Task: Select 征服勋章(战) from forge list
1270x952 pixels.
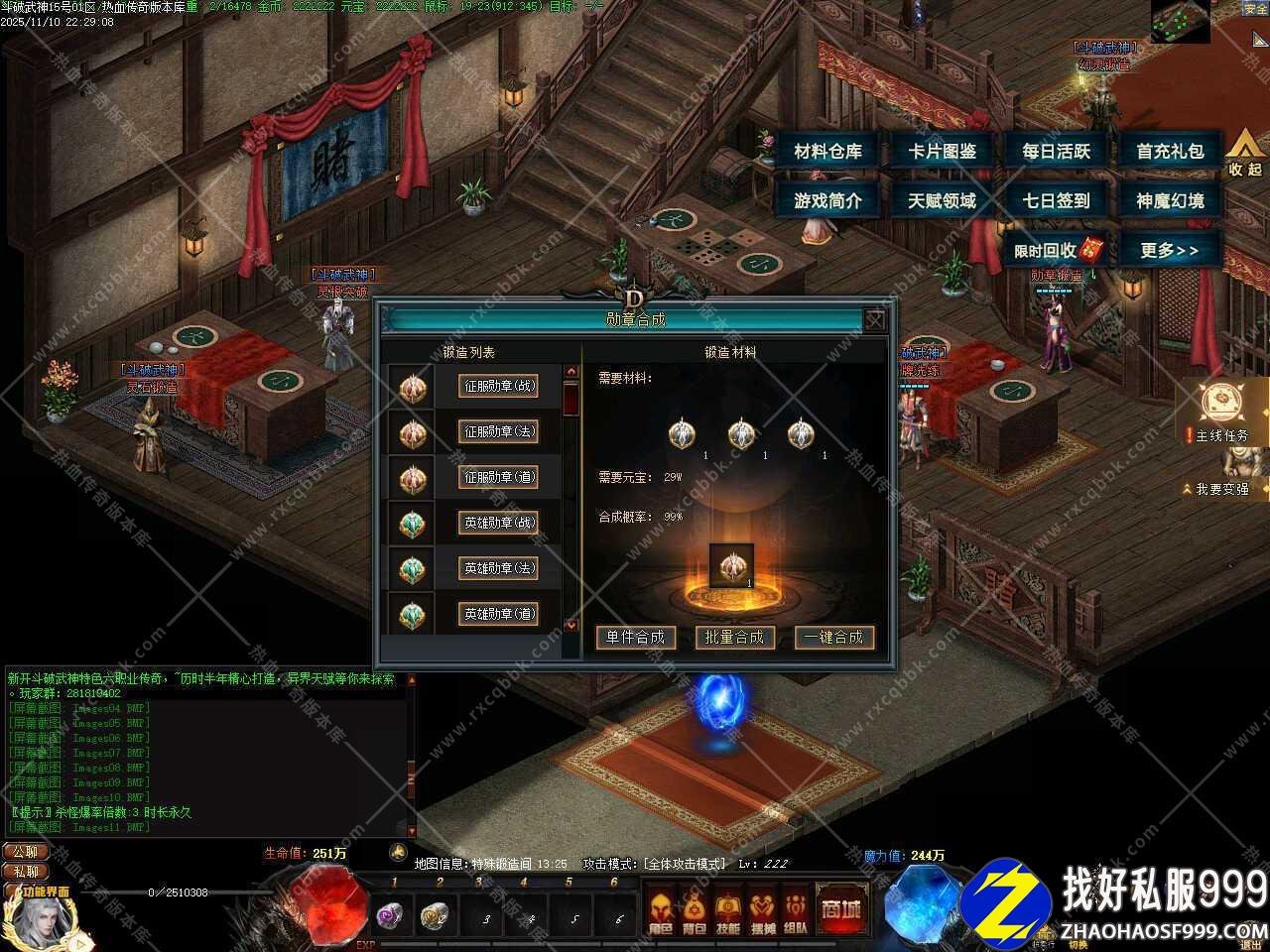Action: coord(496,387)
